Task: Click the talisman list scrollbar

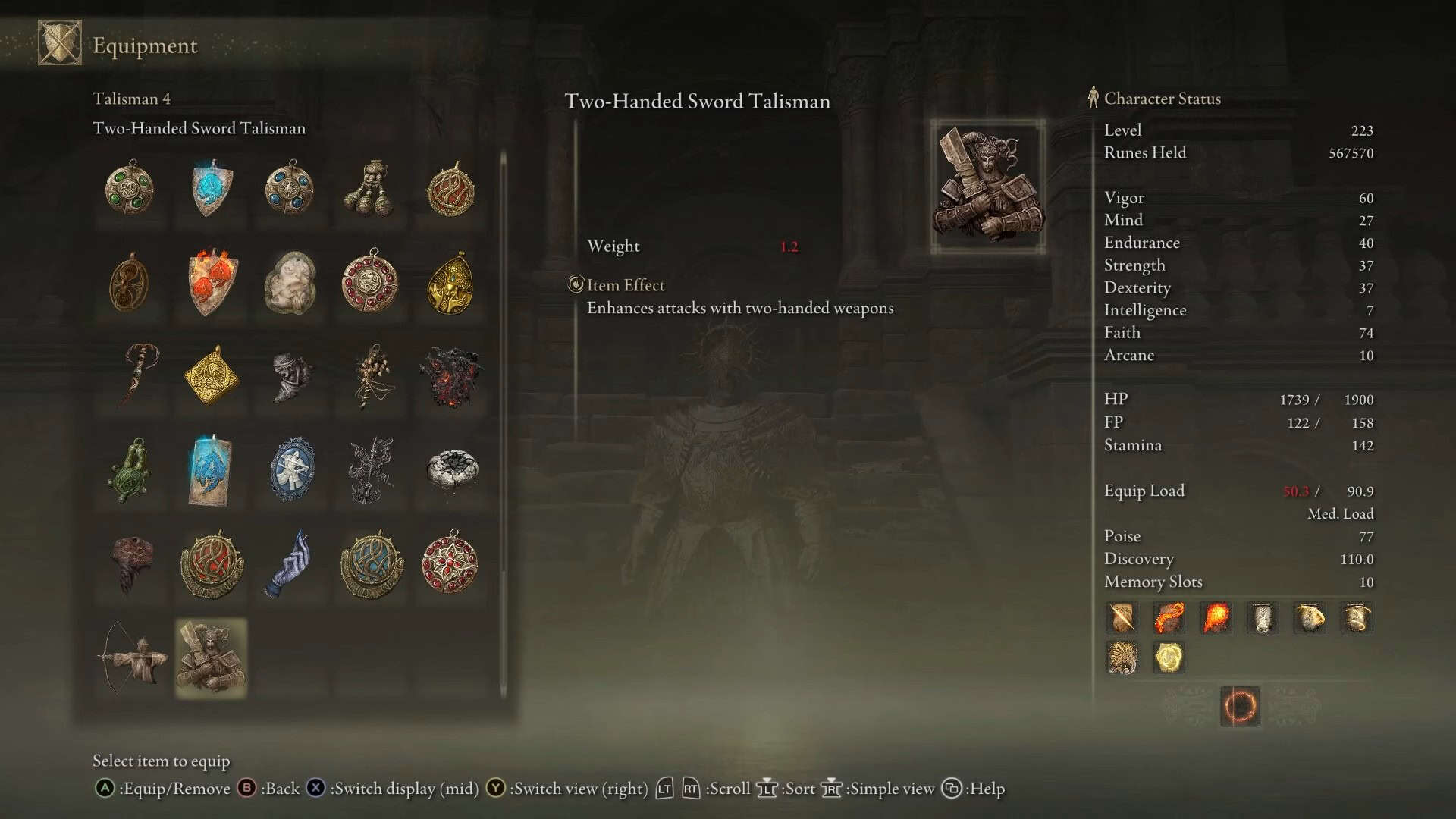Action: point(503,425)
